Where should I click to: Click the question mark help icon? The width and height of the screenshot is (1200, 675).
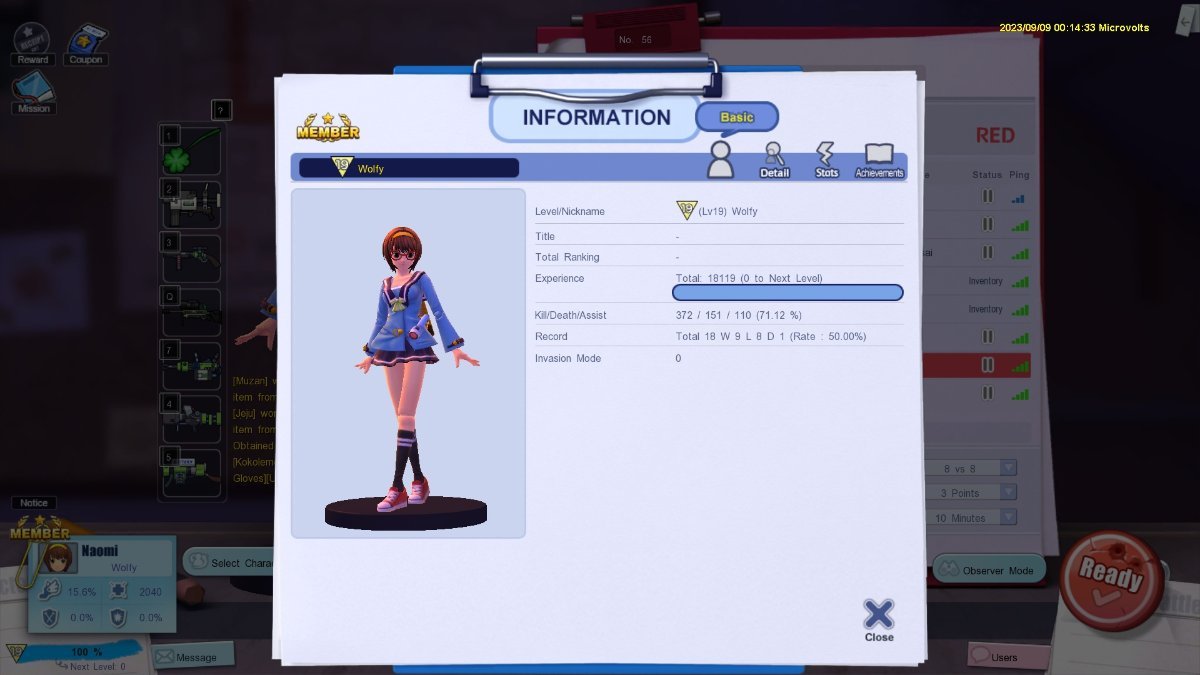coord(222,110)
